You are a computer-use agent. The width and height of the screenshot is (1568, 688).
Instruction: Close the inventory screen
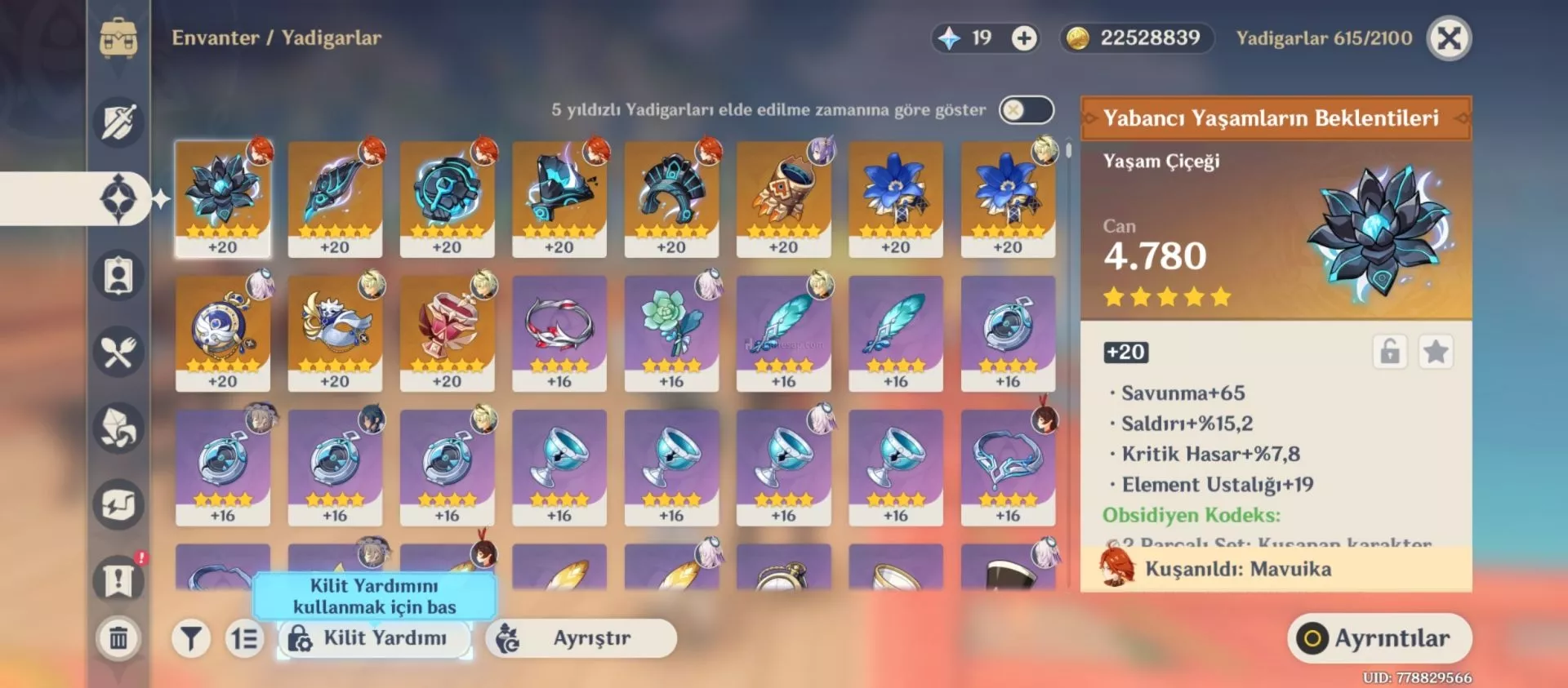coord(1449,38)
